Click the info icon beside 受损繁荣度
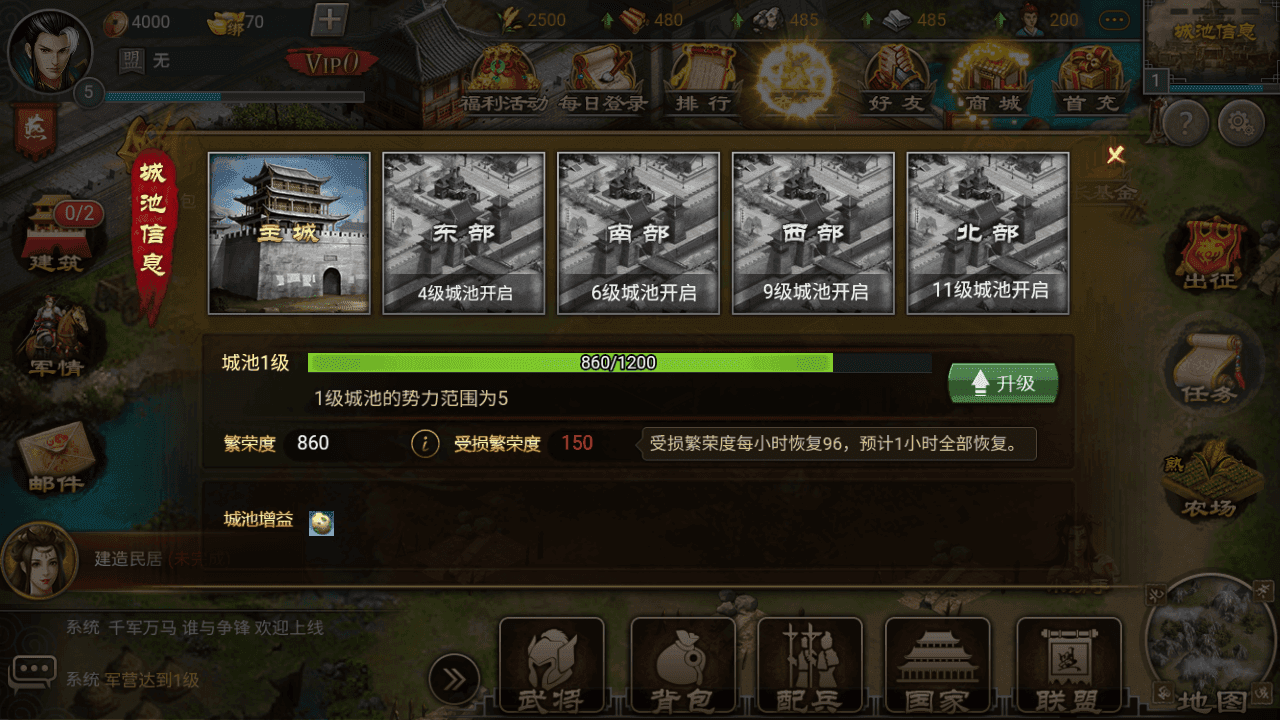 424,442
